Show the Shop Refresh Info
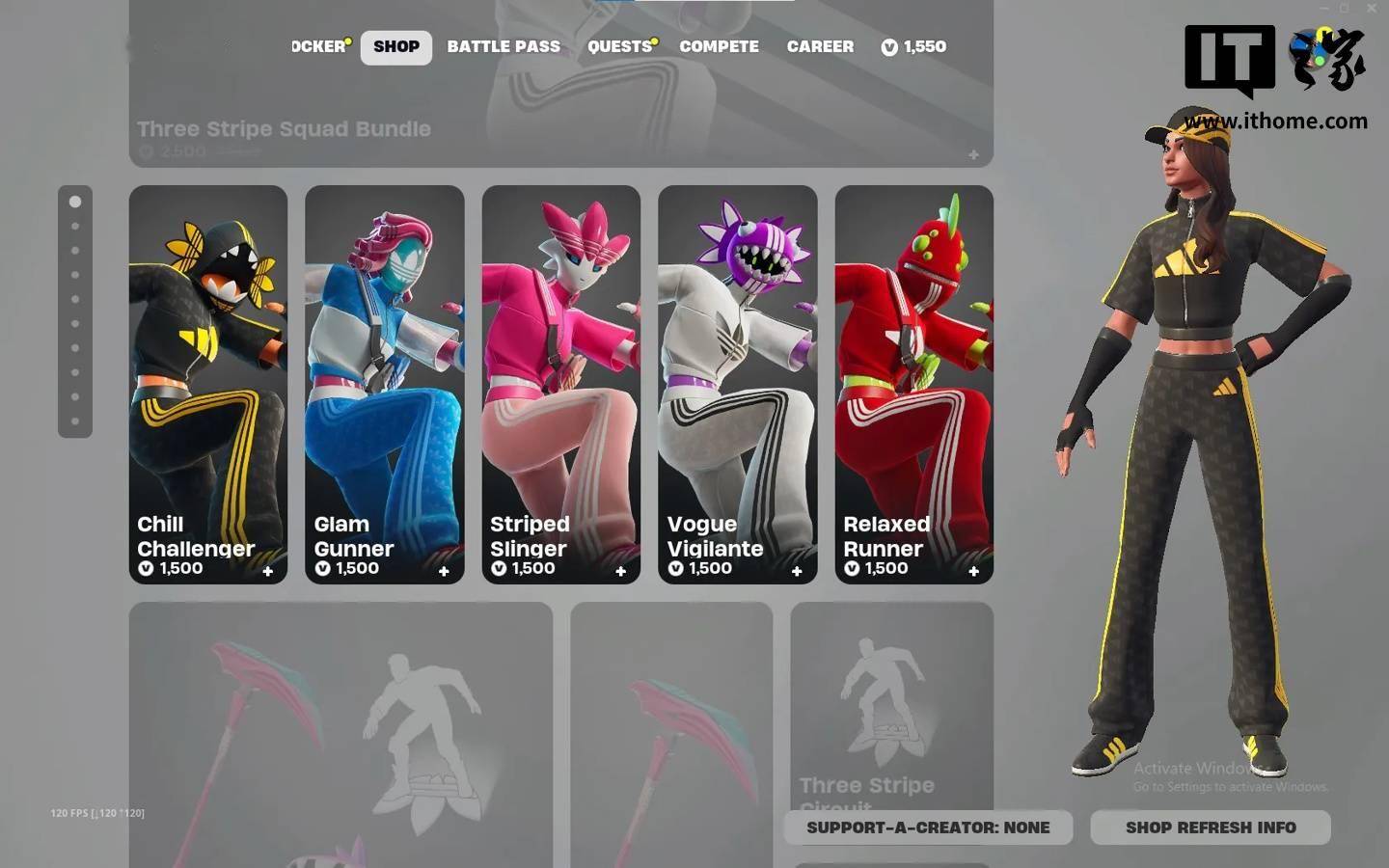1389x868 pixels. pyautogui.click(x=1211, y=827)
